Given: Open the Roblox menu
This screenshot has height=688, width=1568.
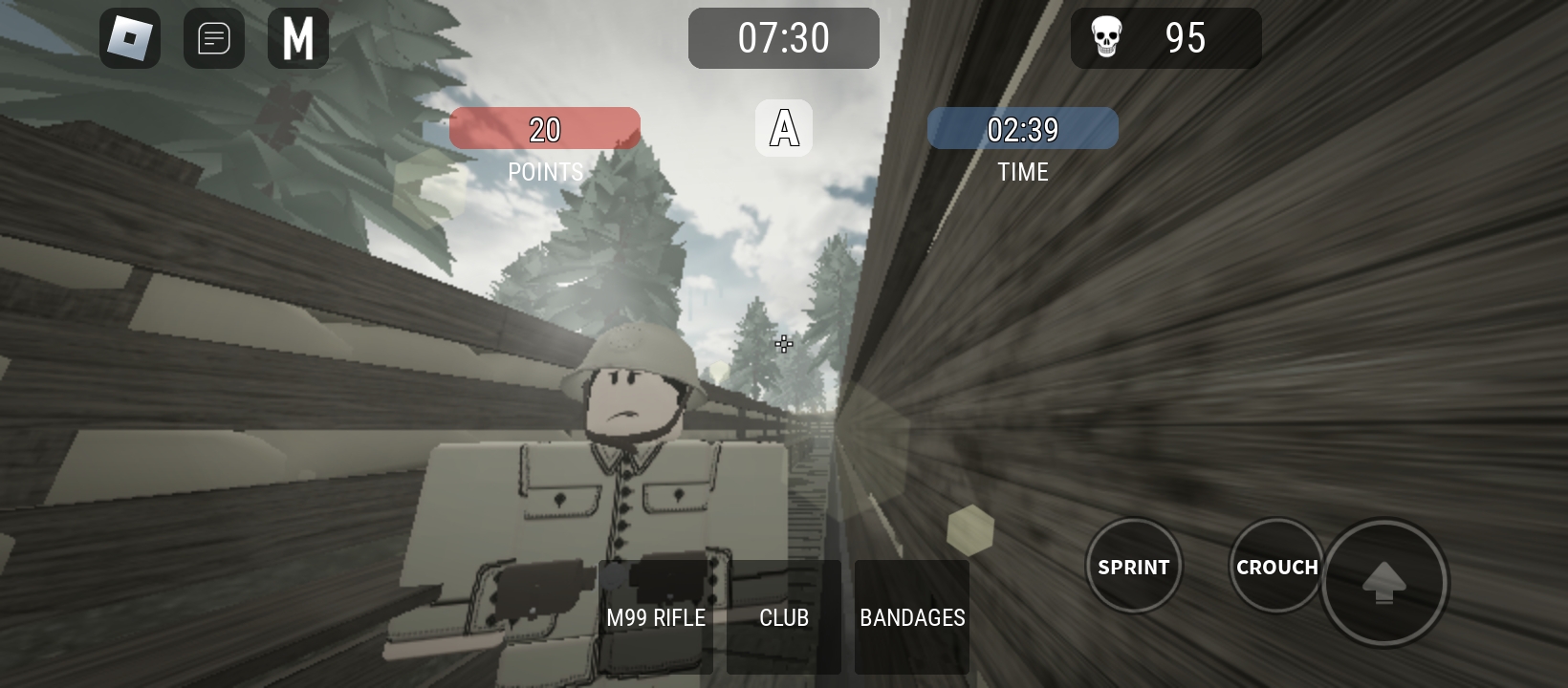Looking at the screenshot, I should (130, 38).
